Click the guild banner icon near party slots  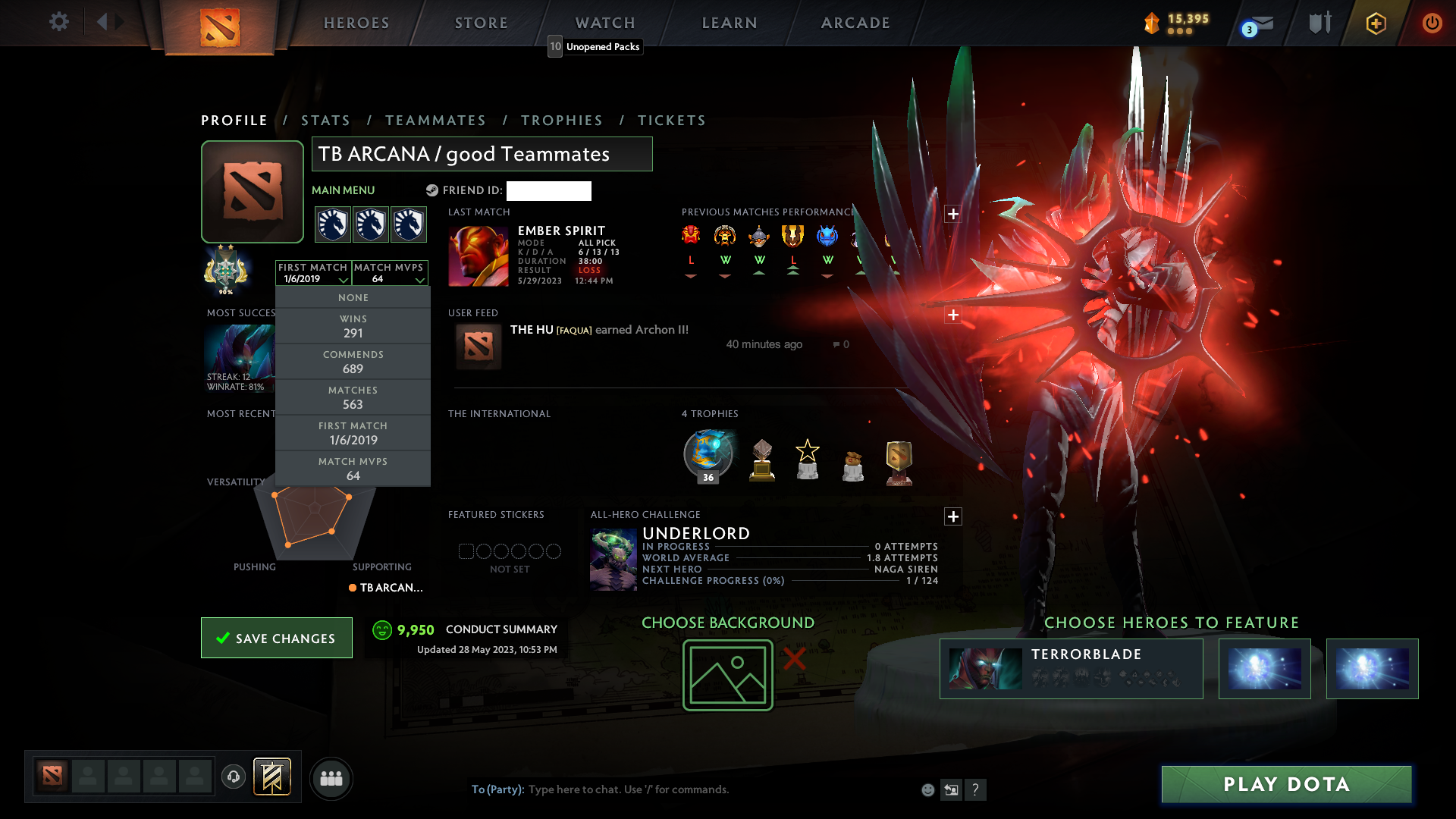point(273,778)
